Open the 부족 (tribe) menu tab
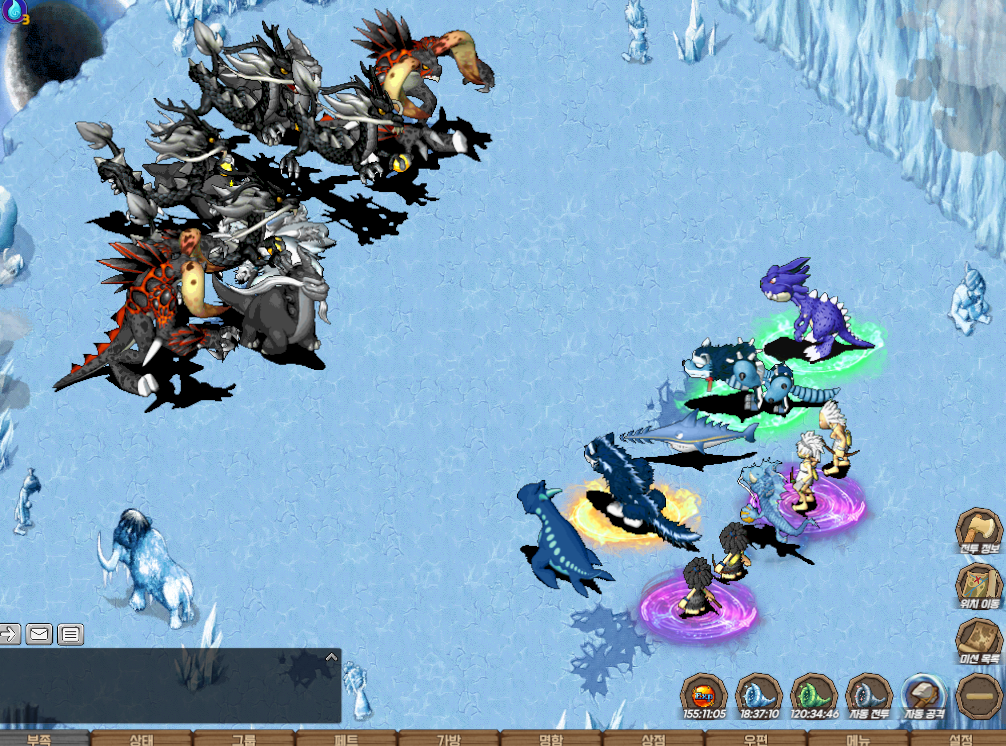 point(40,739)
